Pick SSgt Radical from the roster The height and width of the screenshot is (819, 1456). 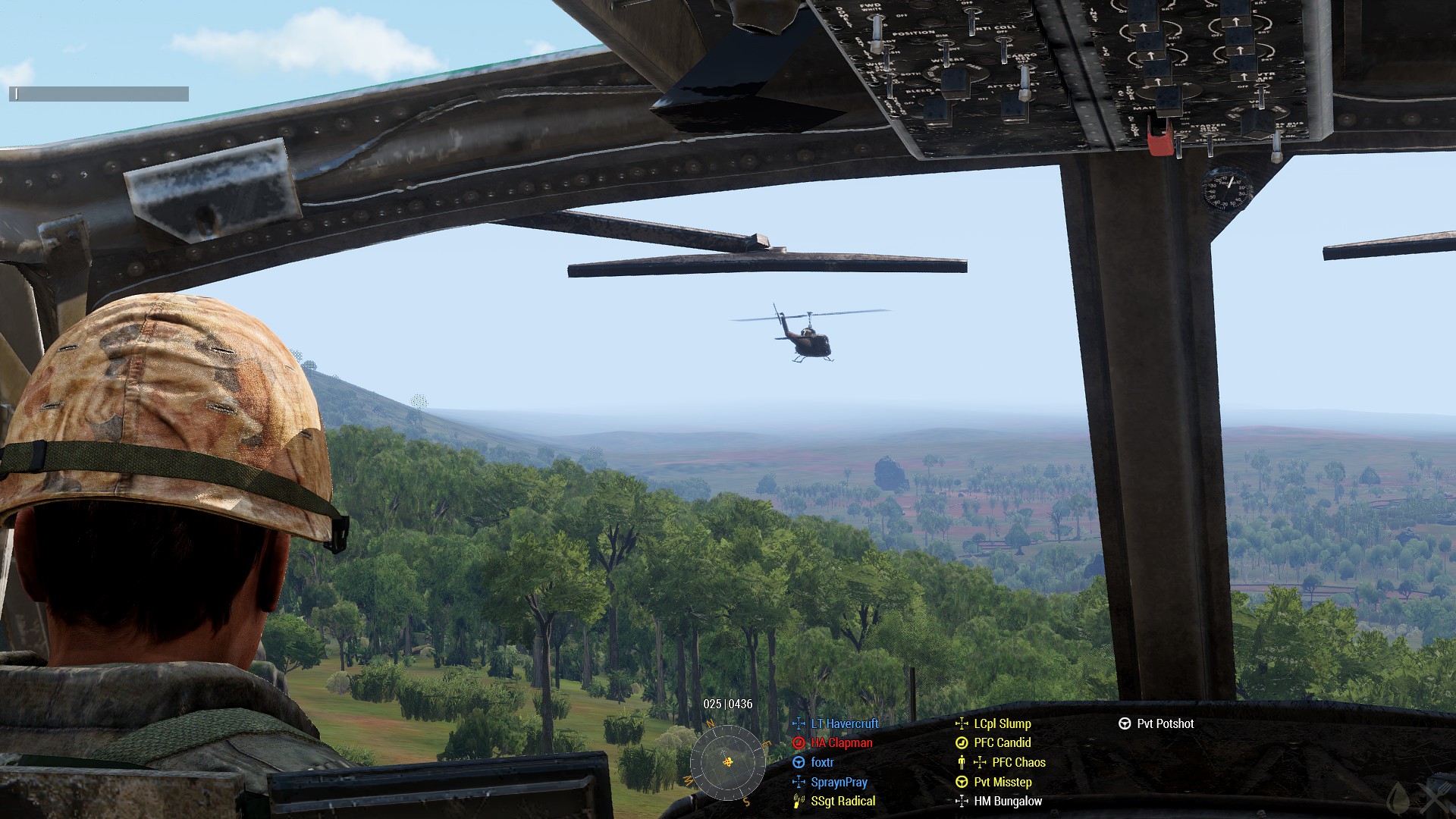coord(843,802)
